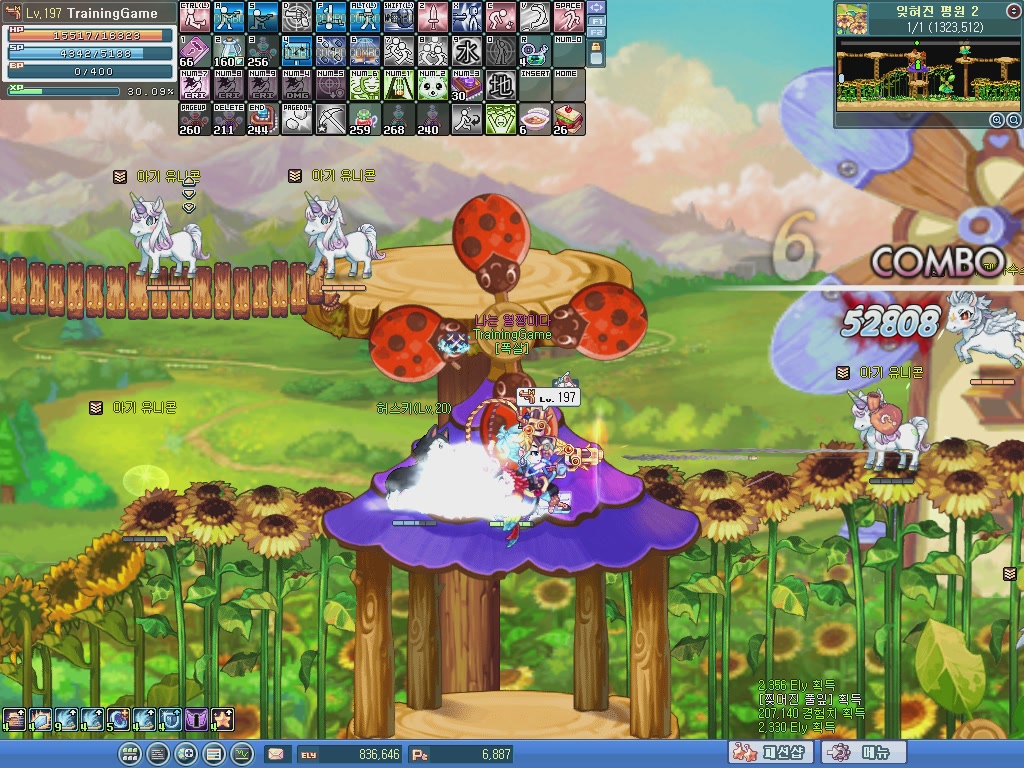Open the chart graph button in bottom bar
Viewport: 1024px width, 768px height.
coord(242,754)
